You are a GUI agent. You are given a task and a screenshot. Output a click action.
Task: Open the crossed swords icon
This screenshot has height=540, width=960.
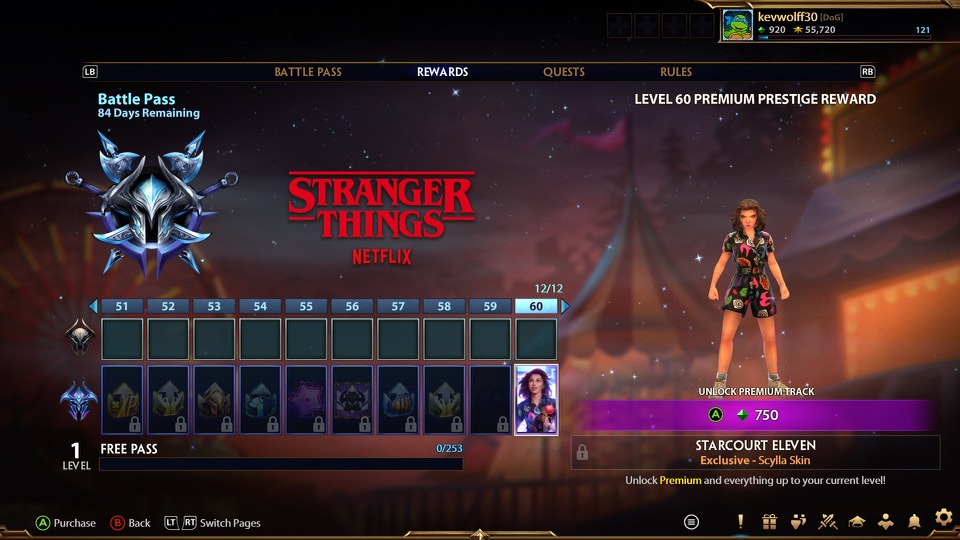coord(827,521)
